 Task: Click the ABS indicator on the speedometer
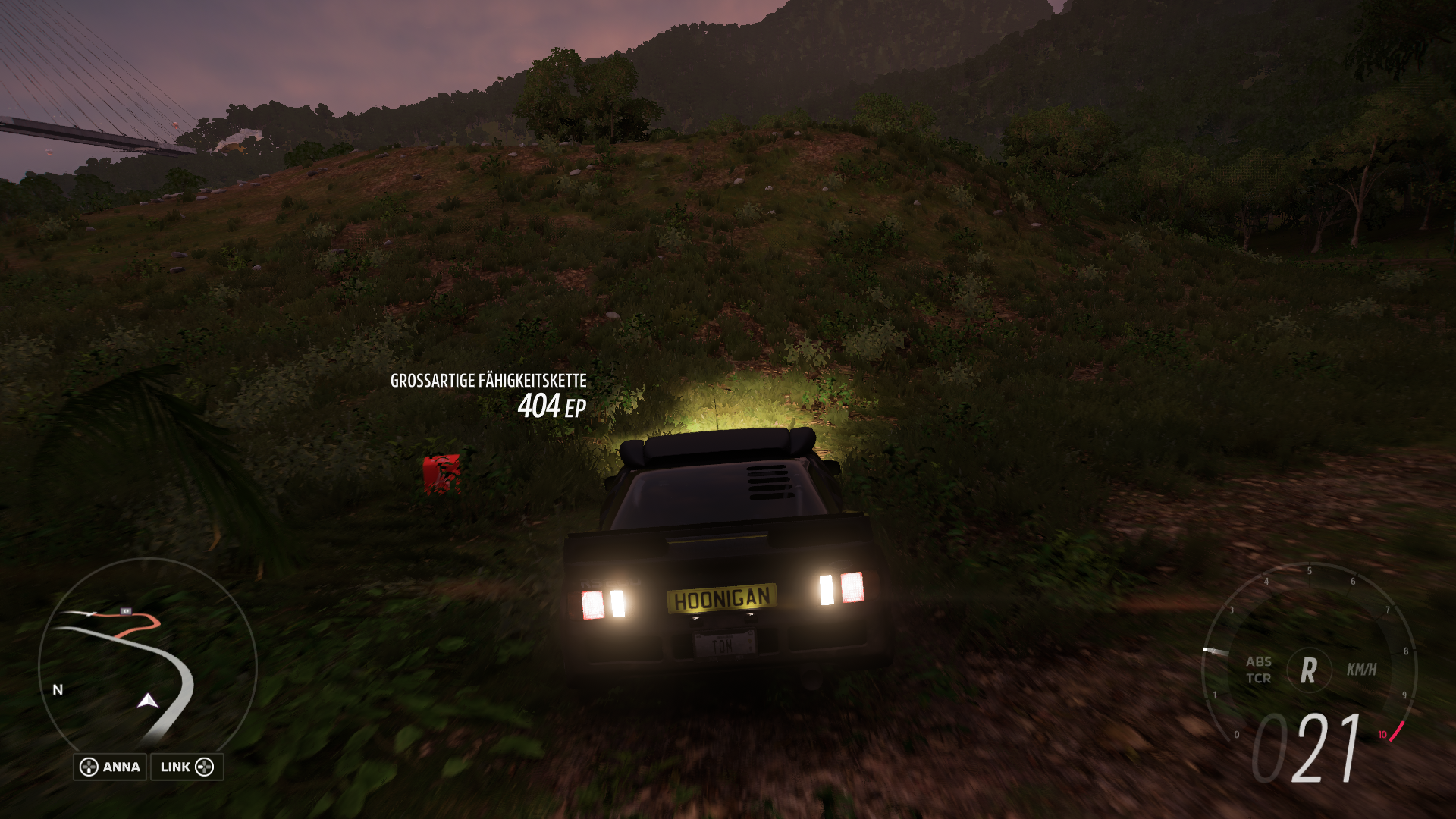click(x=1259, y=661)
